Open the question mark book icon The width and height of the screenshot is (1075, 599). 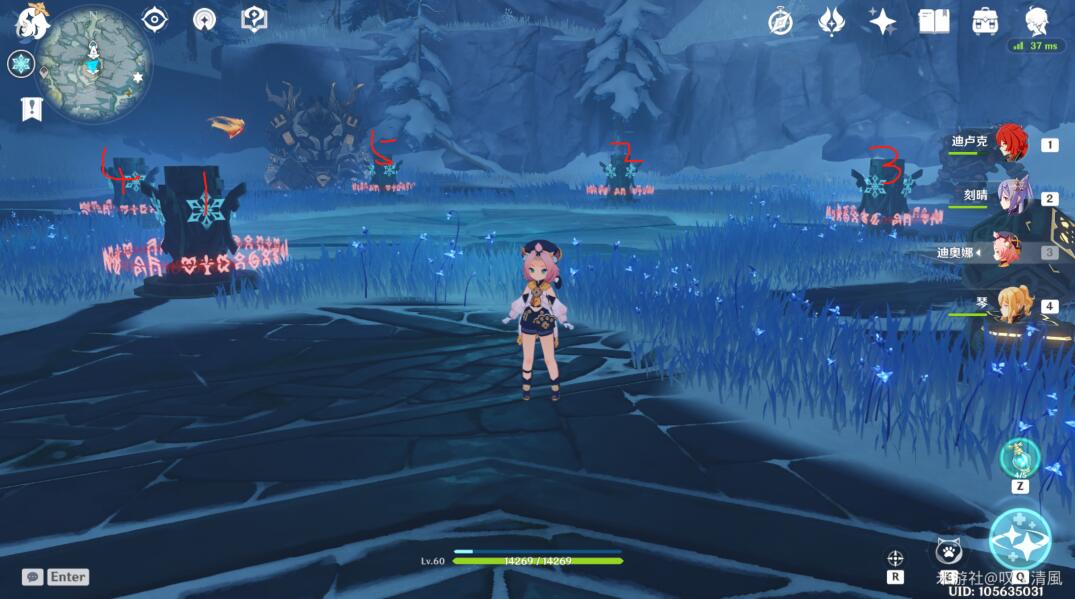(x=254, y=20)
